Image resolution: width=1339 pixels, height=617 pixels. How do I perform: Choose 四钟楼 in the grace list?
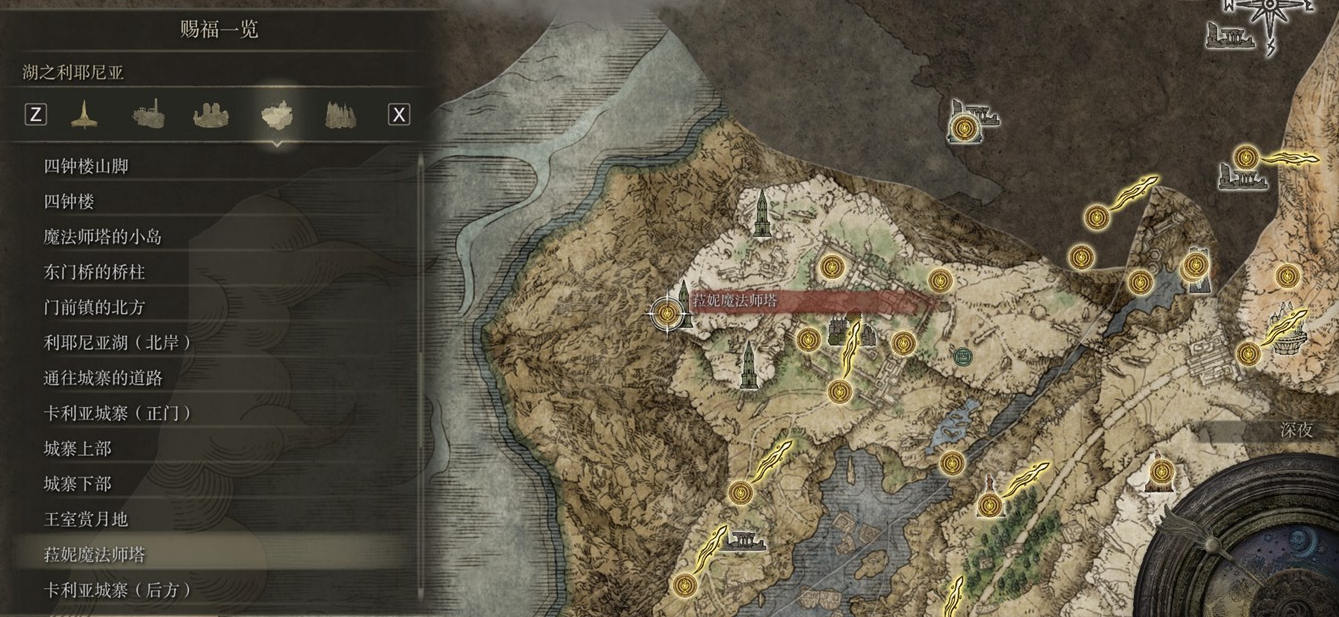[x=69, y=202]
